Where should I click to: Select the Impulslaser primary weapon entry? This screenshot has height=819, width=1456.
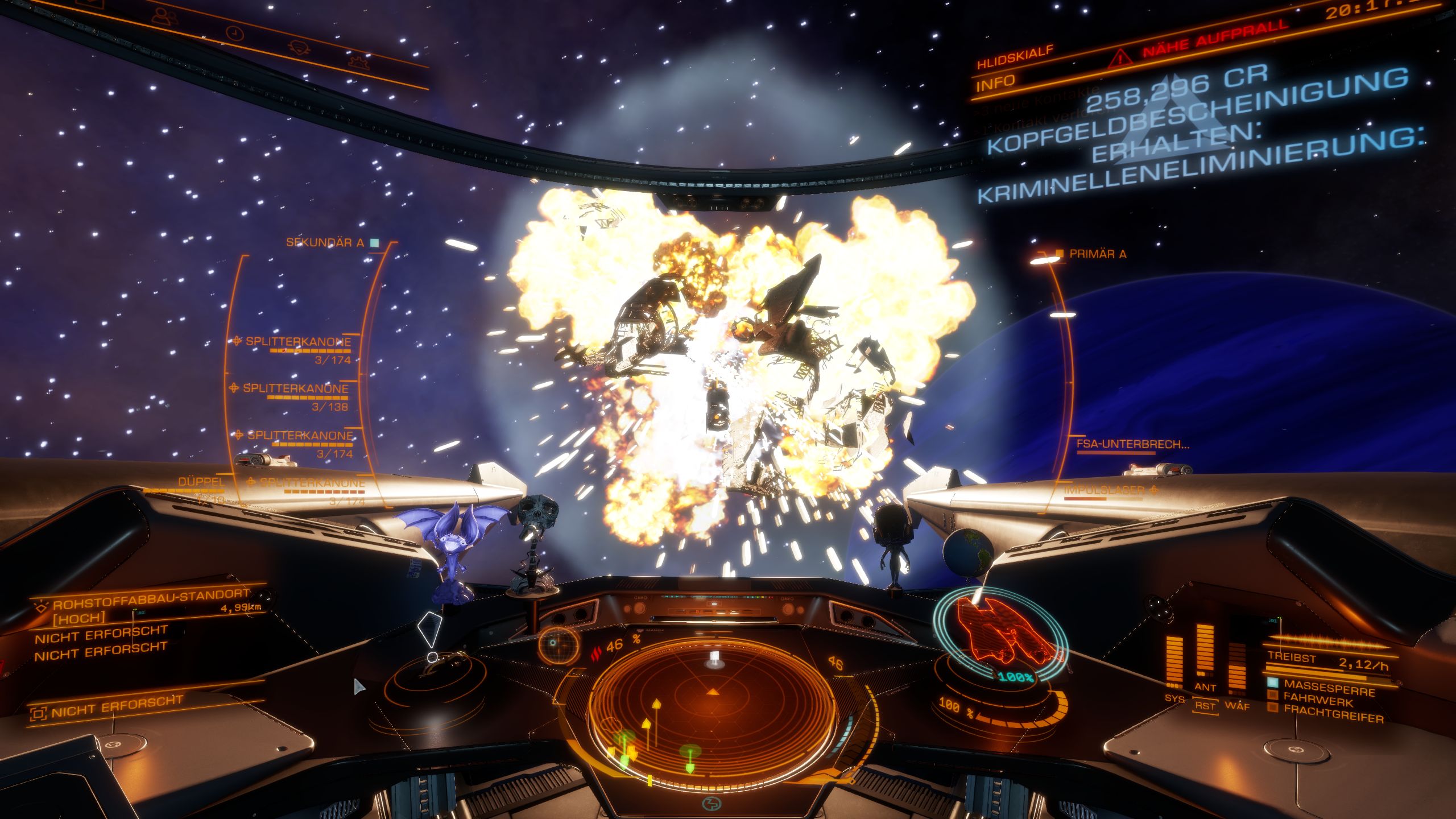click(1103, 490)
